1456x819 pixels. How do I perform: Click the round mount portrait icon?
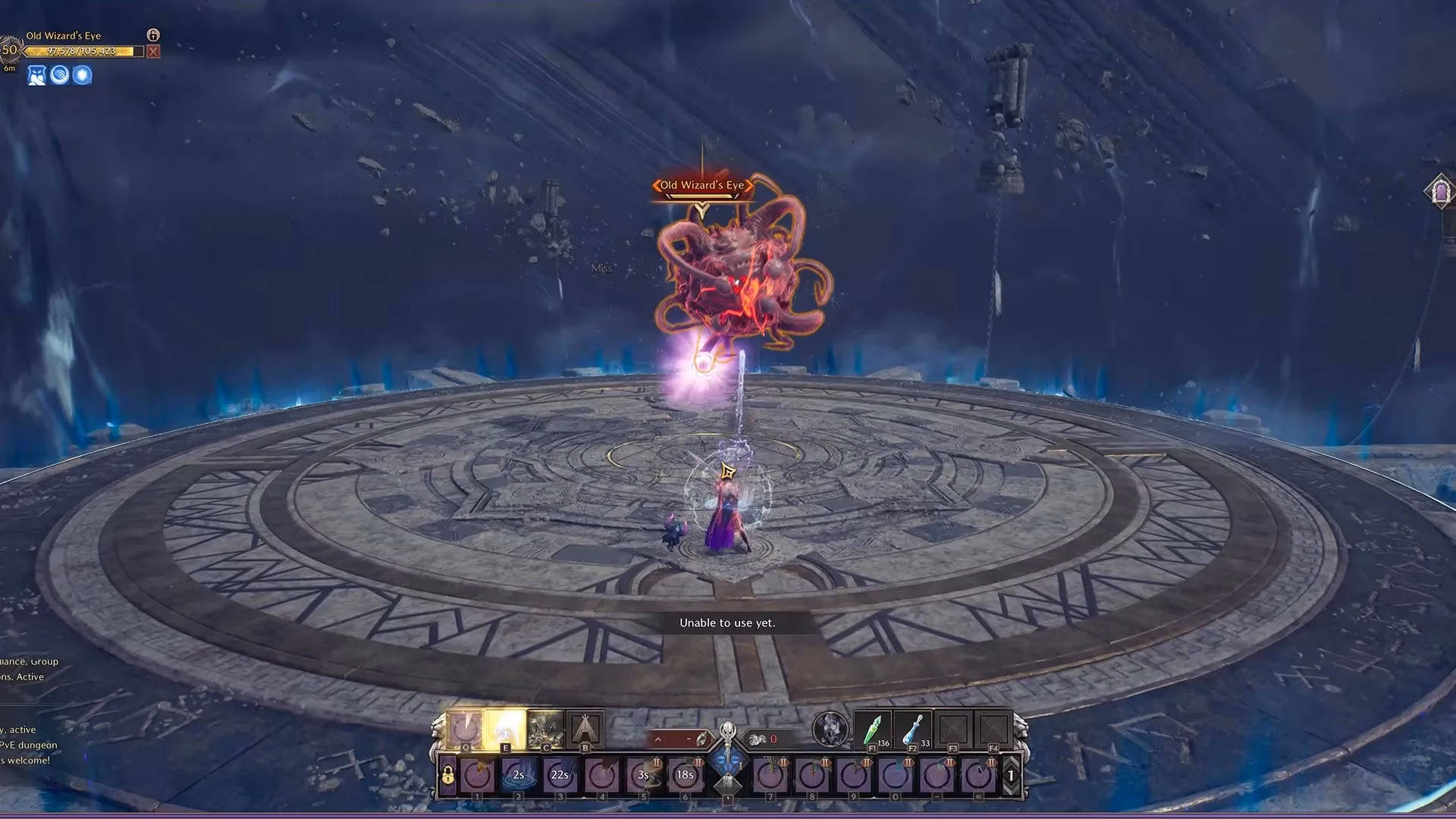[830, 728]
